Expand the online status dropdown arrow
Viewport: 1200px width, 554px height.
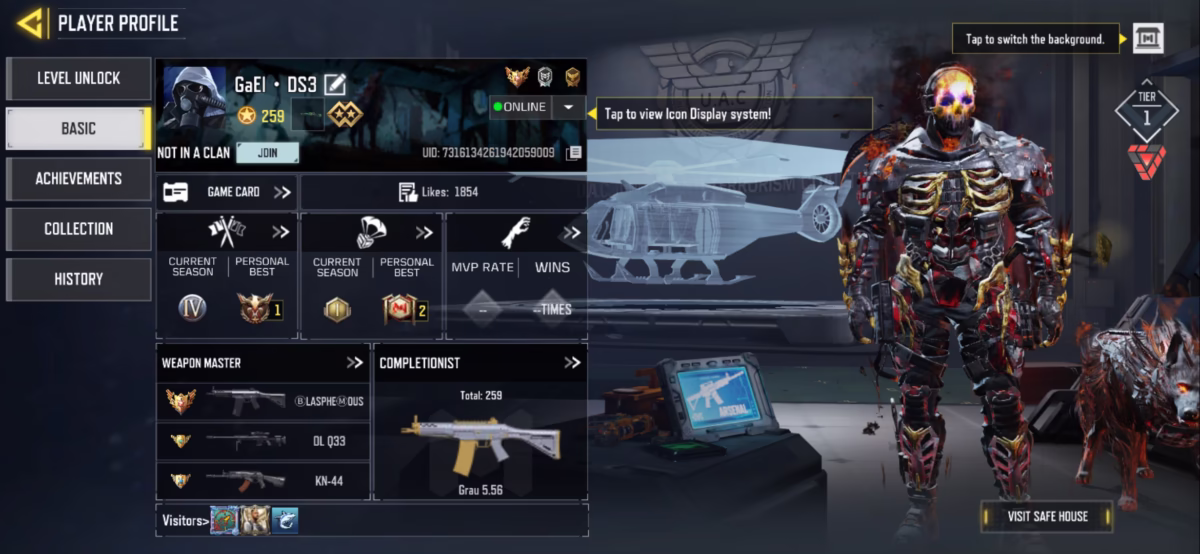click(568, 107)
